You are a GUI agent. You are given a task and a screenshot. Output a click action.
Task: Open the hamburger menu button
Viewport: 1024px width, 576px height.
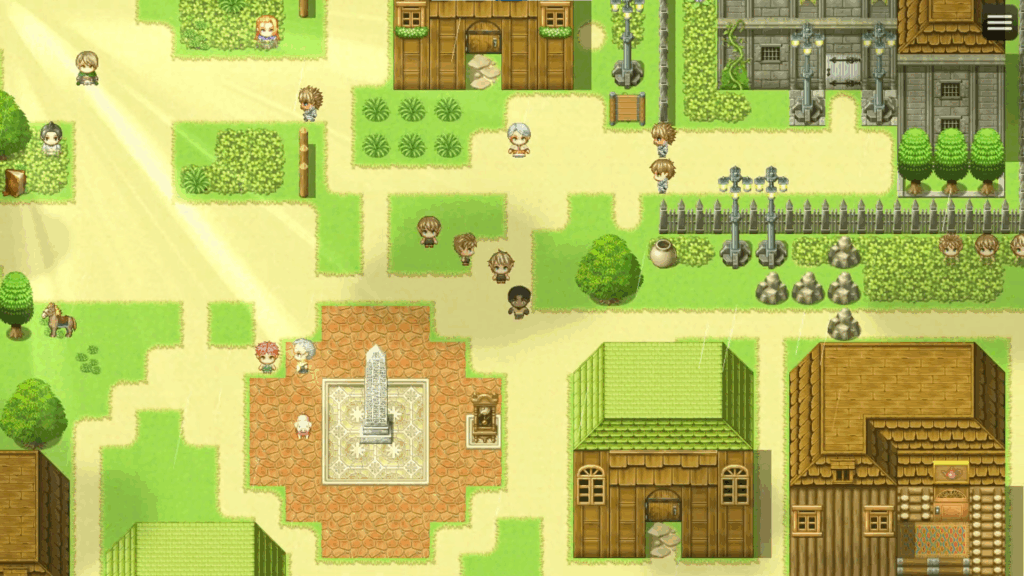tap(999, 23)
